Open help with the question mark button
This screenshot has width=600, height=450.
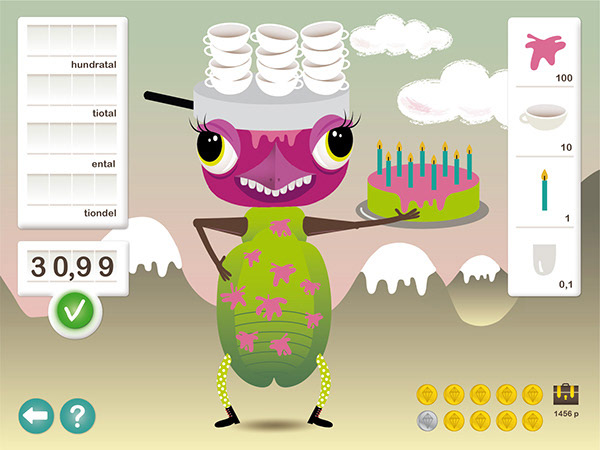coord(78,415)
